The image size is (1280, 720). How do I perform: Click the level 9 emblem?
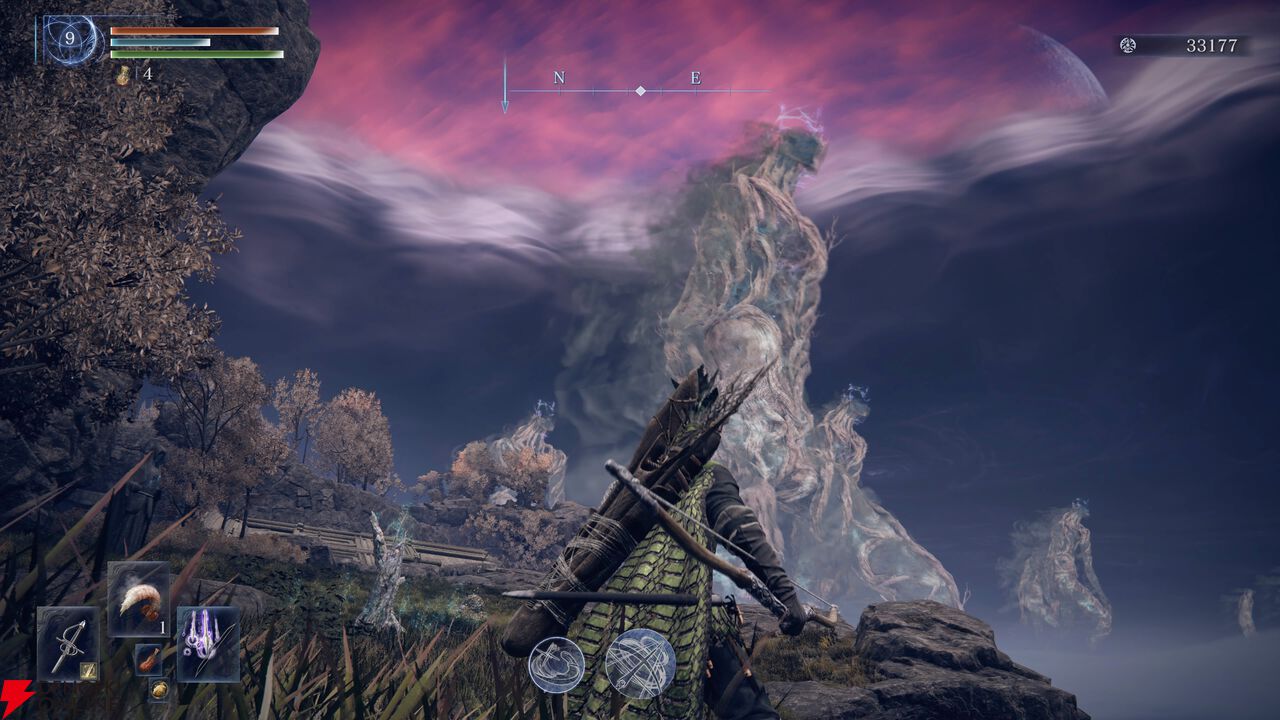(70, 40)
